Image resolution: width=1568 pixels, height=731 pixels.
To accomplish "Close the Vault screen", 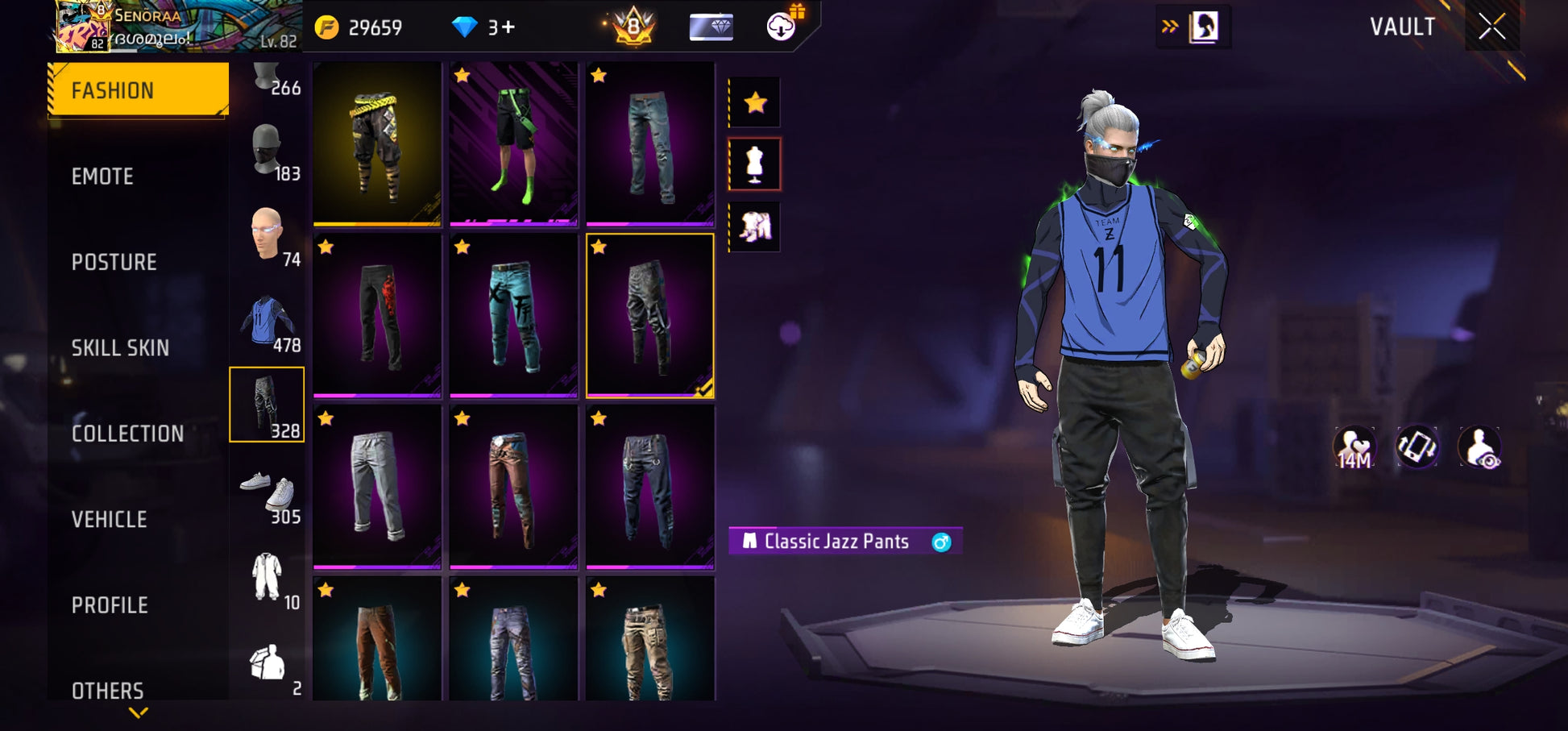I will point(1491,27).
